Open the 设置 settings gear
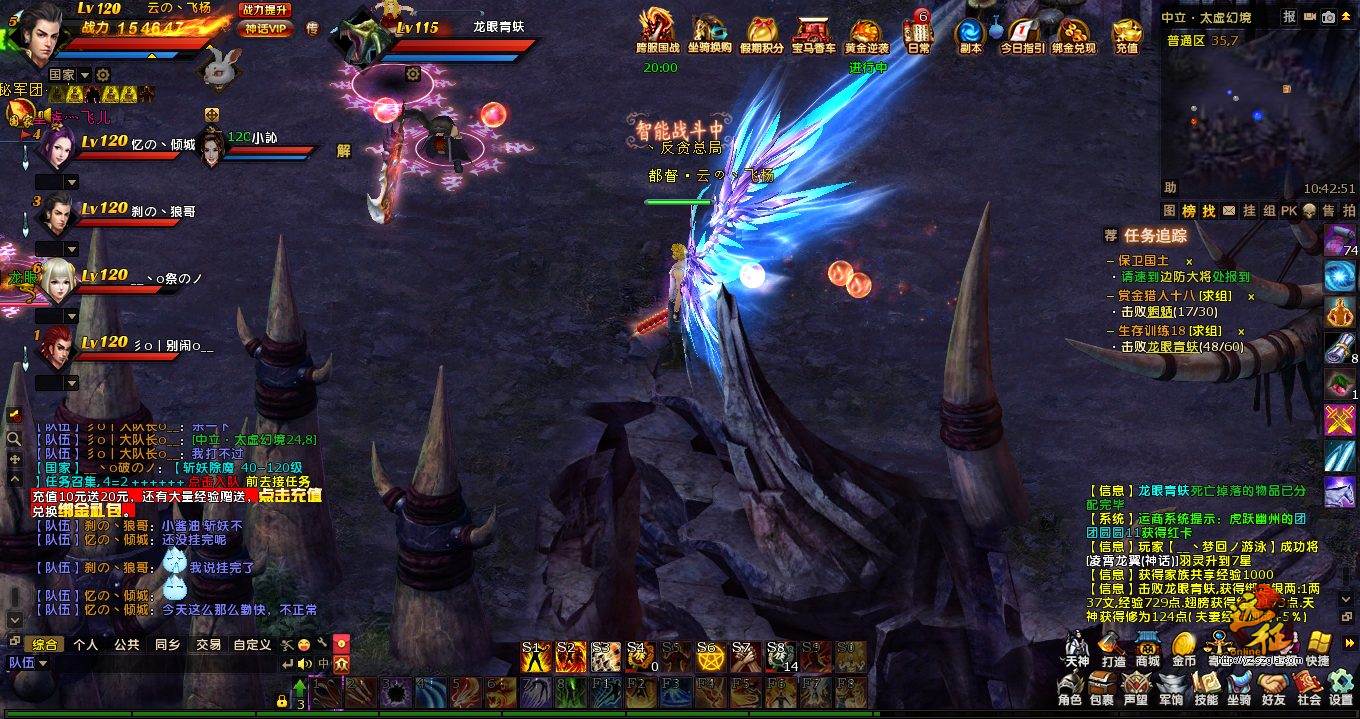Image resolution: width=1360 pixels, height=719 pixels. pyautogui.click(x=1341, y=687)
